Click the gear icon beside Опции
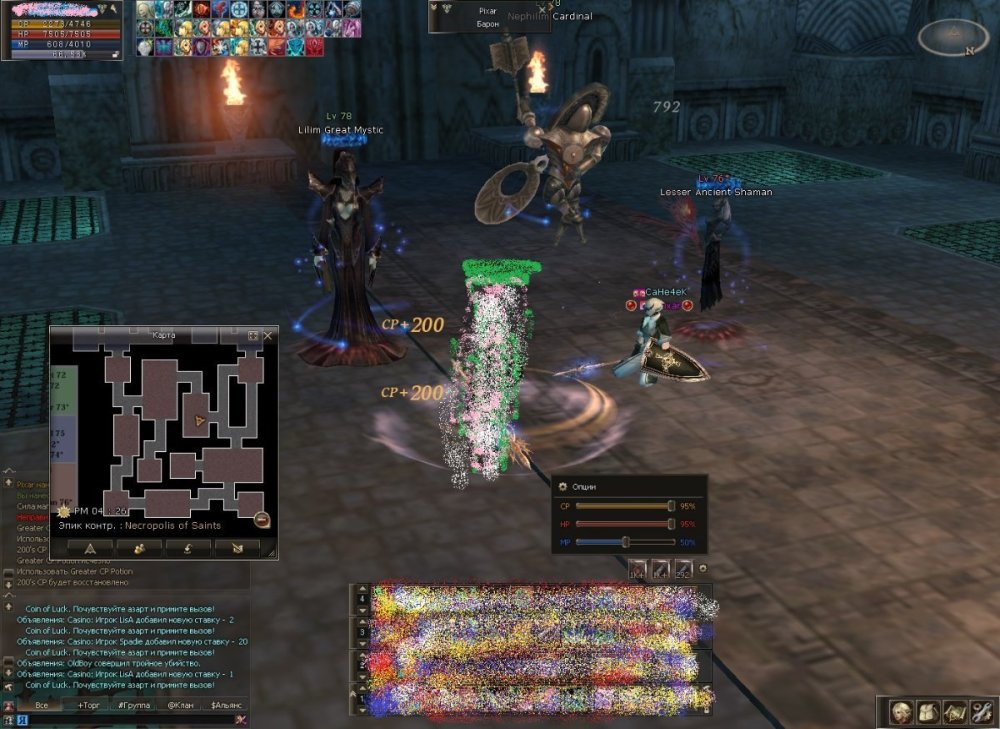Image resolution: width=1000 pixels, height=729 pixels. click(562, 486)
